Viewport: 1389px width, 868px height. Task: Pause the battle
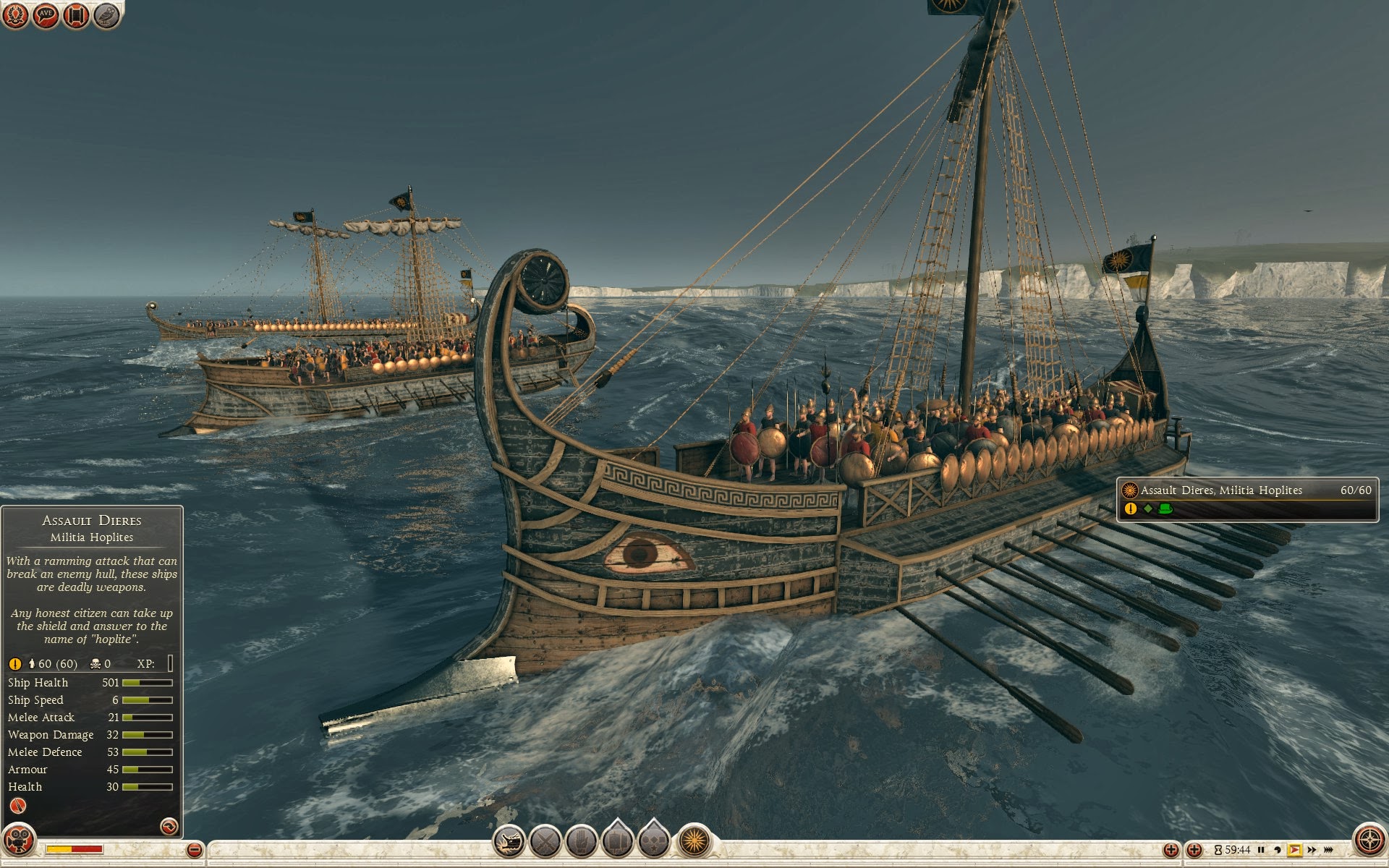(x=1261, y=850)
